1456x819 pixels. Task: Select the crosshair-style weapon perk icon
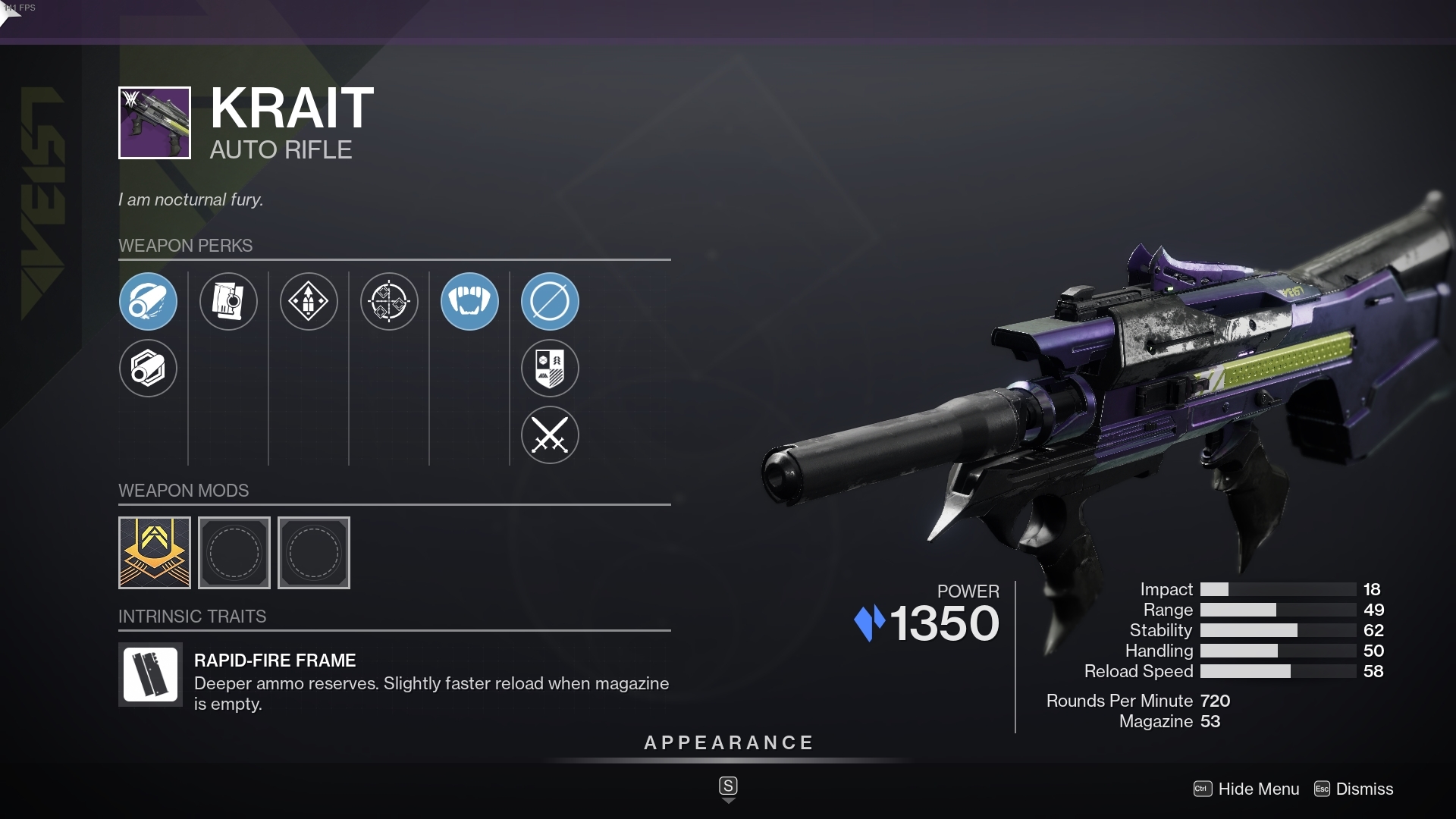(389, 301)
